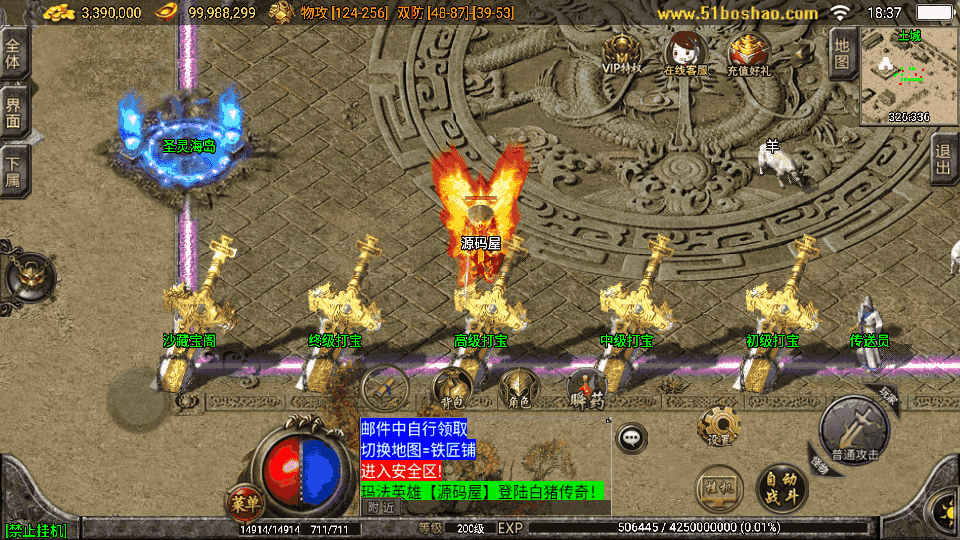This screenshot has width=960, height=540.
Task: Open the 菜单 menu orb button
Action: (x=244, y=500)
